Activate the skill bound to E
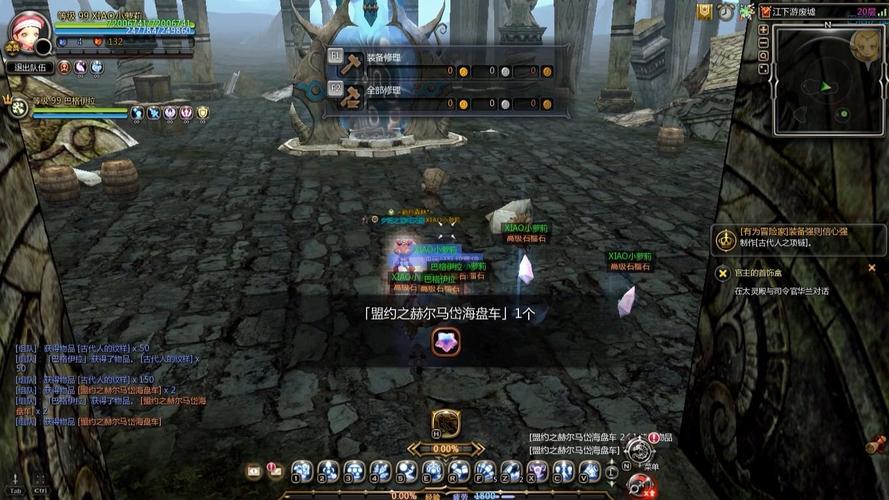Screen dimensions: 889x500 pos(432,469)
